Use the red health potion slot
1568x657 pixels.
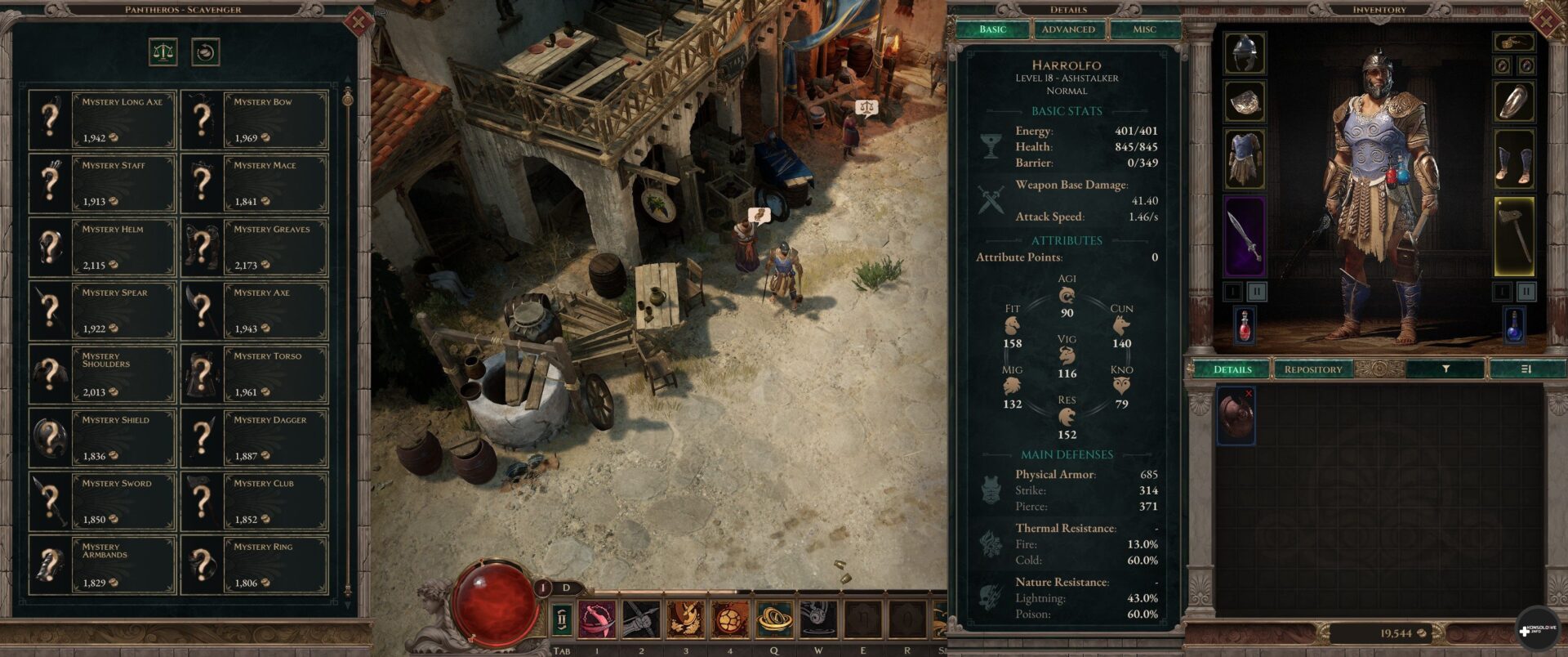tap(1244, 324)
